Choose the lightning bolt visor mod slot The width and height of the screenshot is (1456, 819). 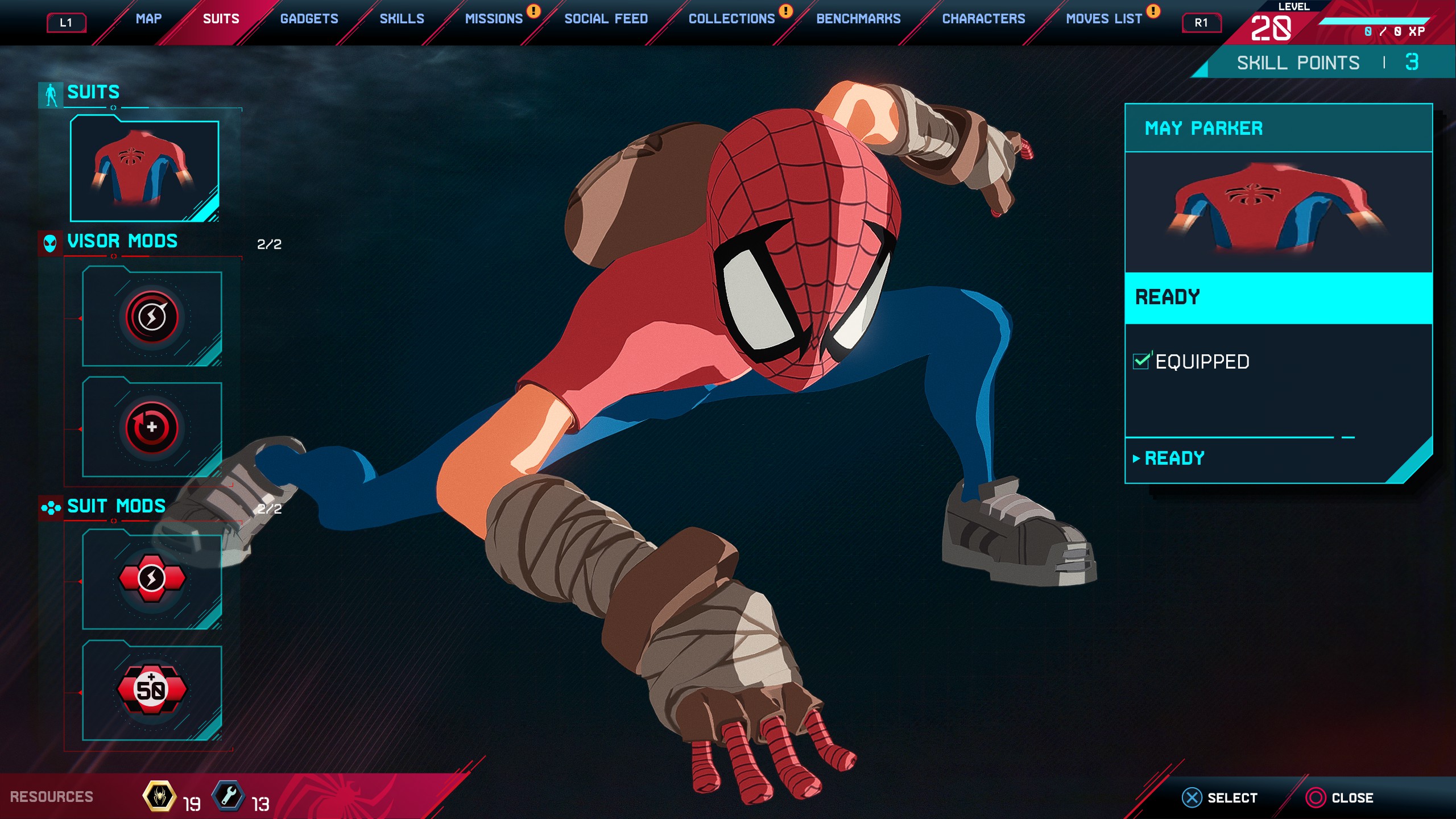(x=152, y=317)
